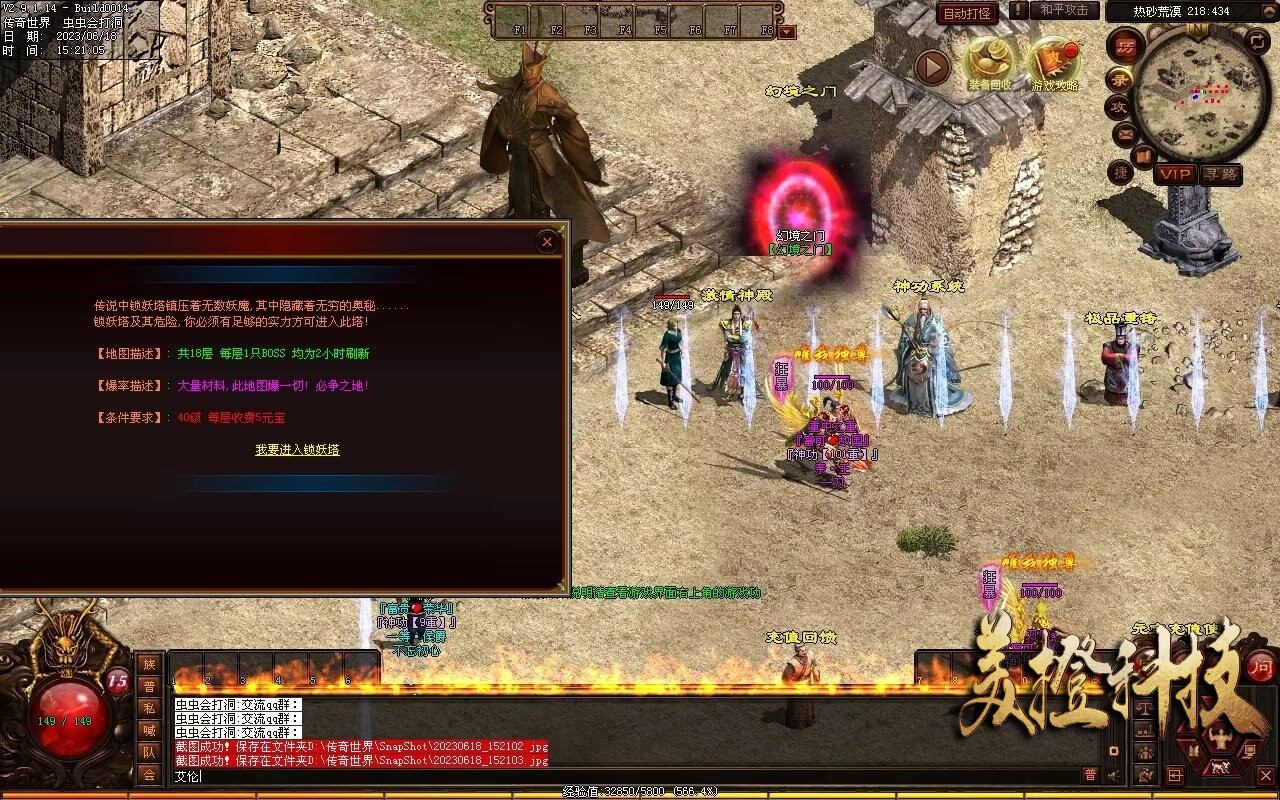
Task: Open the VIP panel
Action: pyautogui.click(x=1175, y=174)
